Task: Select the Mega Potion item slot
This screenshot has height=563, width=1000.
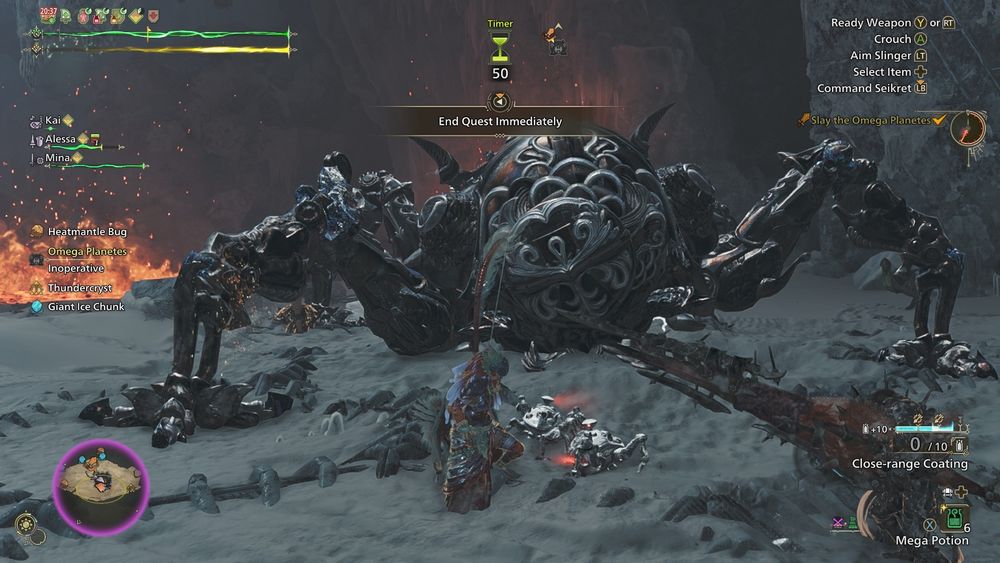Action: 953,518
